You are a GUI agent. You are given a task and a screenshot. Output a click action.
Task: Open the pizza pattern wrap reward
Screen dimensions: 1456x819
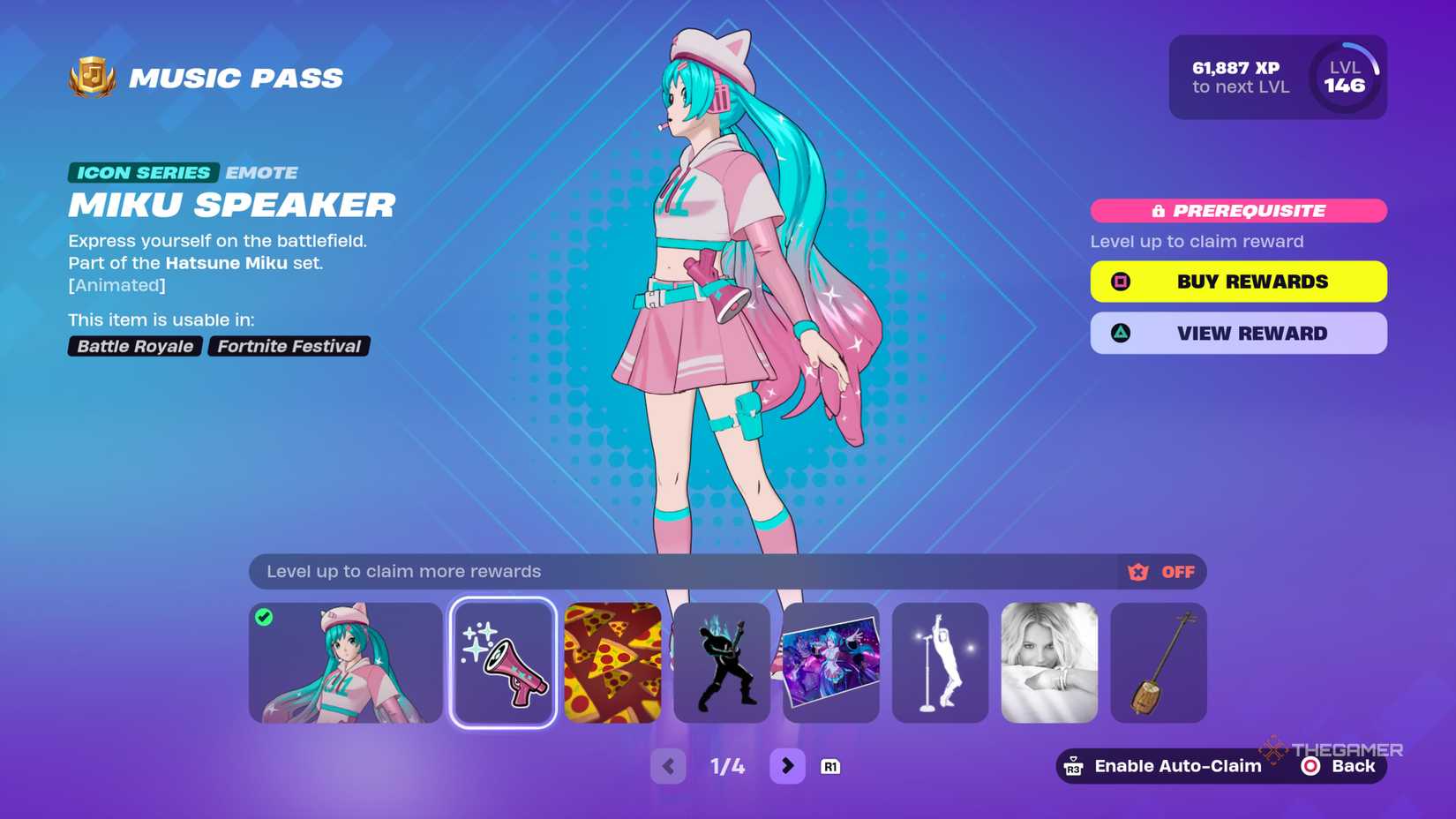click(x=611, y=662)
